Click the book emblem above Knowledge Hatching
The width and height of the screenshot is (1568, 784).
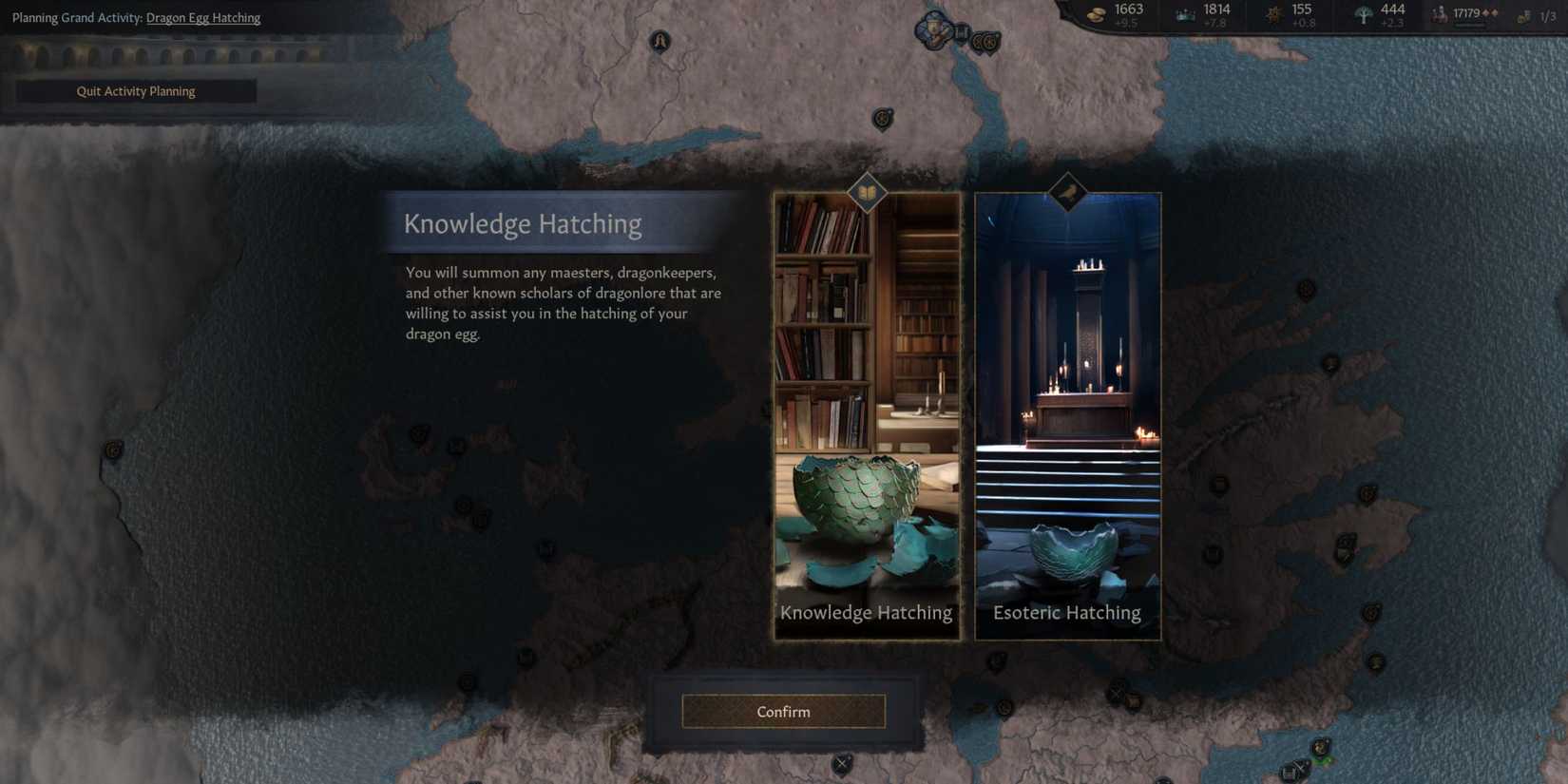coord(866,194)
